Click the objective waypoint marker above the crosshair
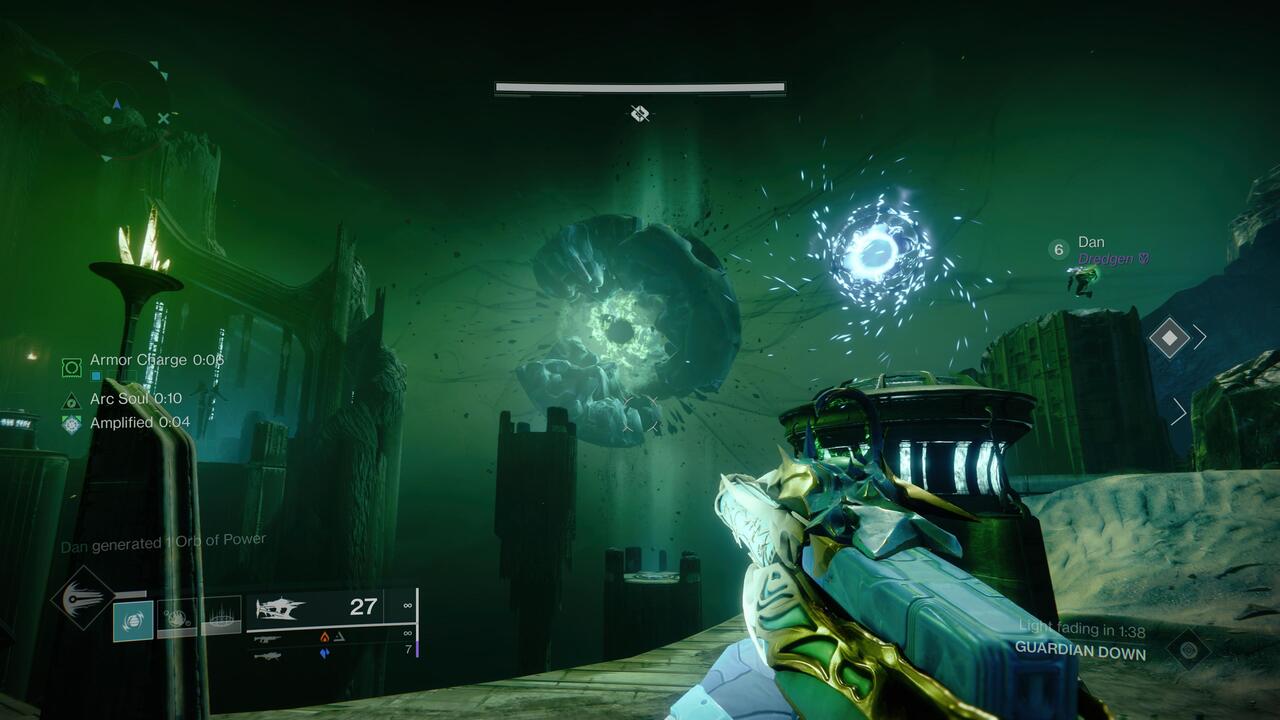 (x=640, y=114)
